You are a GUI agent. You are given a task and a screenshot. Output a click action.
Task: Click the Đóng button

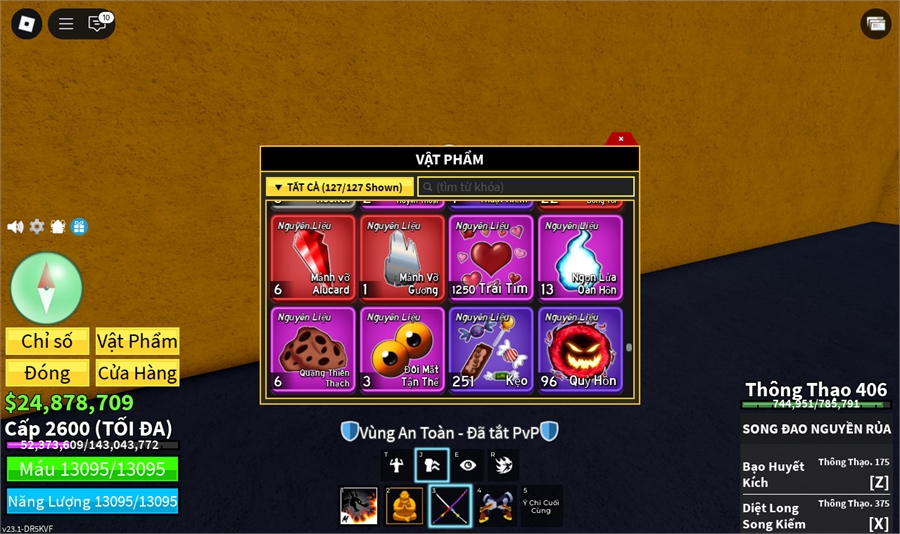coord(47,373)
